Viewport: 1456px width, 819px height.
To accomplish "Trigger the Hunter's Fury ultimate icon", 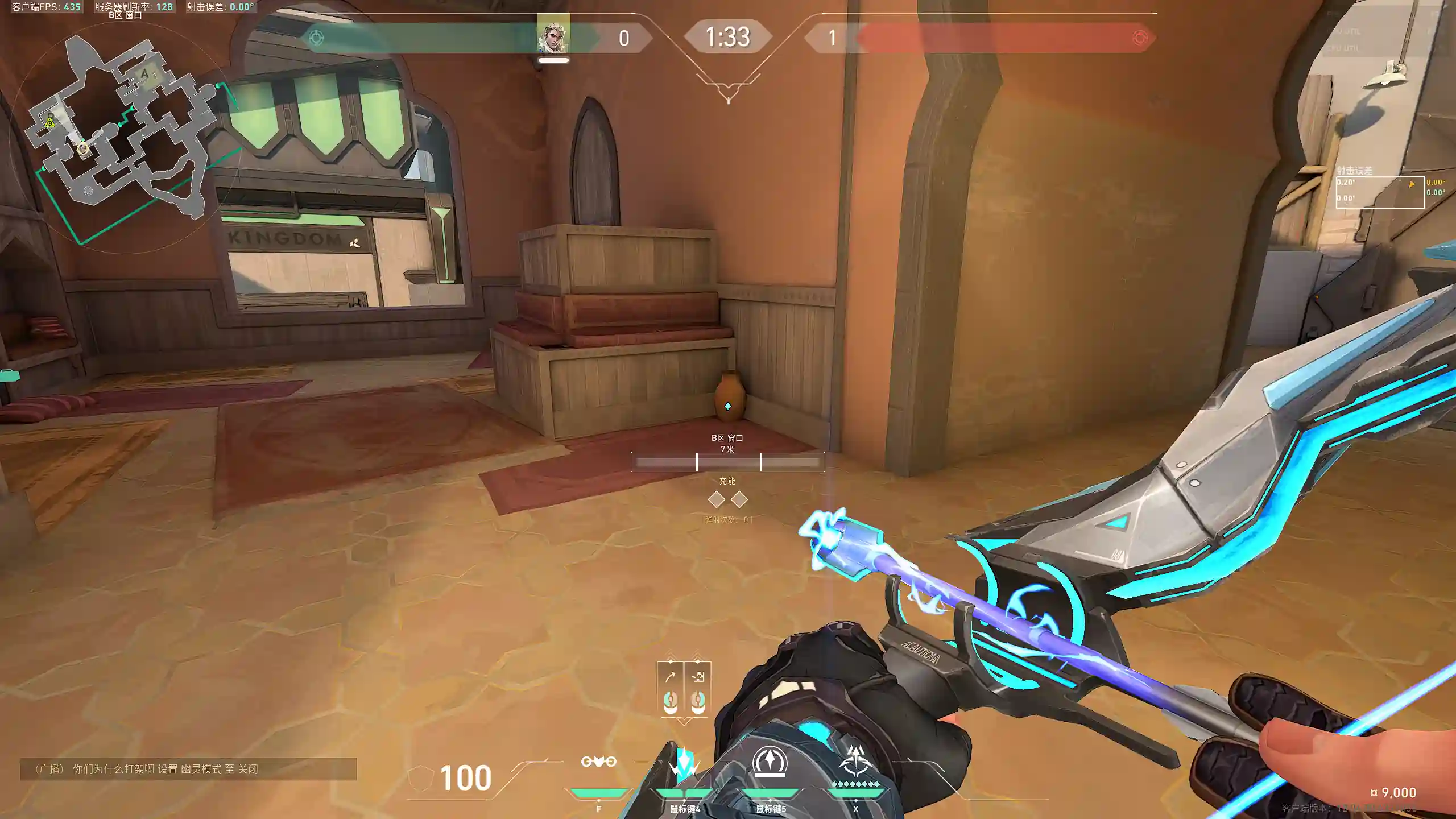I will tap(855, 763).
